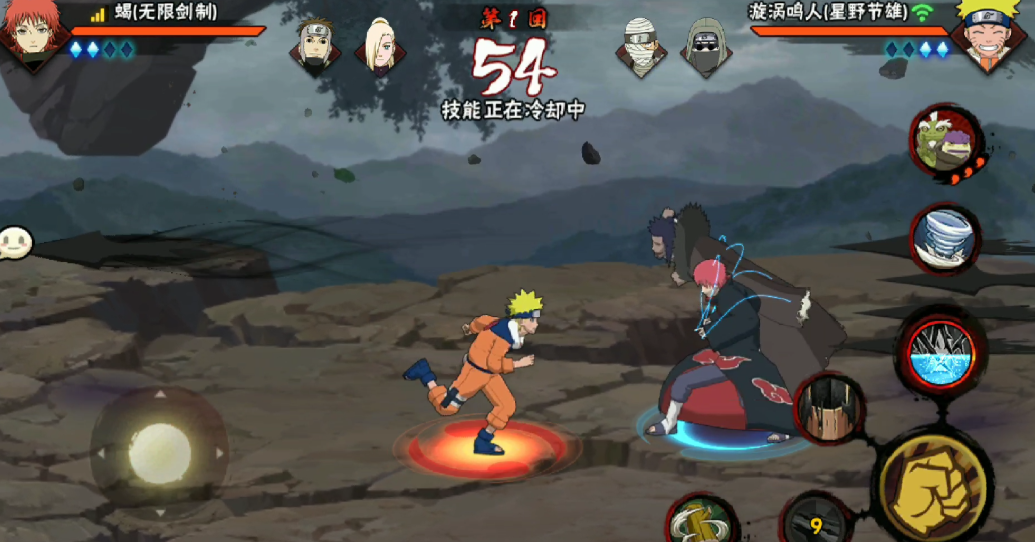
Task: Choose the blonde-haired teammate portrait
Action: [x=380, y=46]
